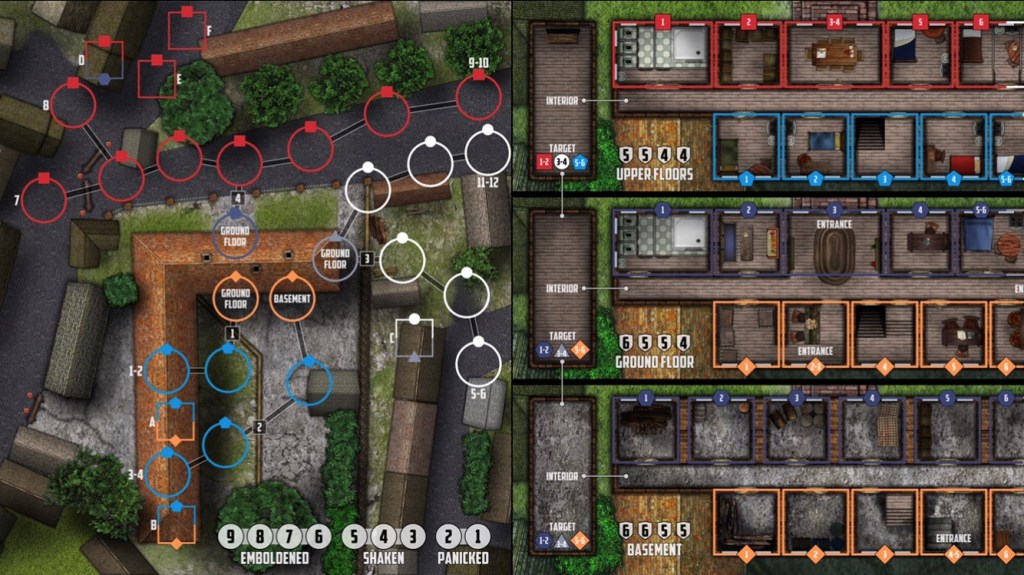The image size is (1024, 575).
Task: Select the red circle space numbered 7
Action: [44, 200]
